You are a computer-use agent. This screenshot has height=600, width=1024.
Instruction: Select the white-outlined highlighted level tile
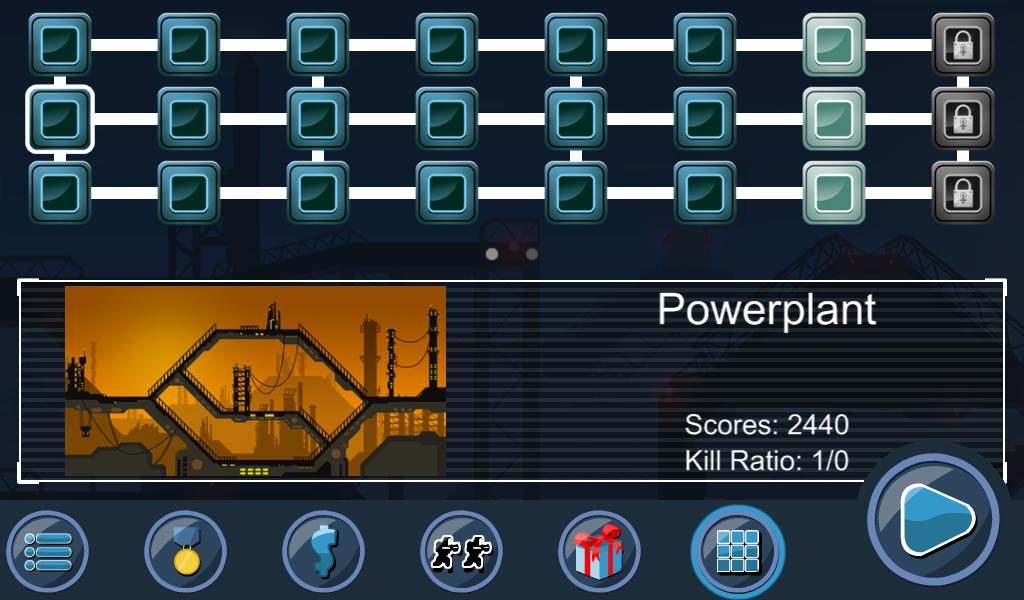coord(60,119)
